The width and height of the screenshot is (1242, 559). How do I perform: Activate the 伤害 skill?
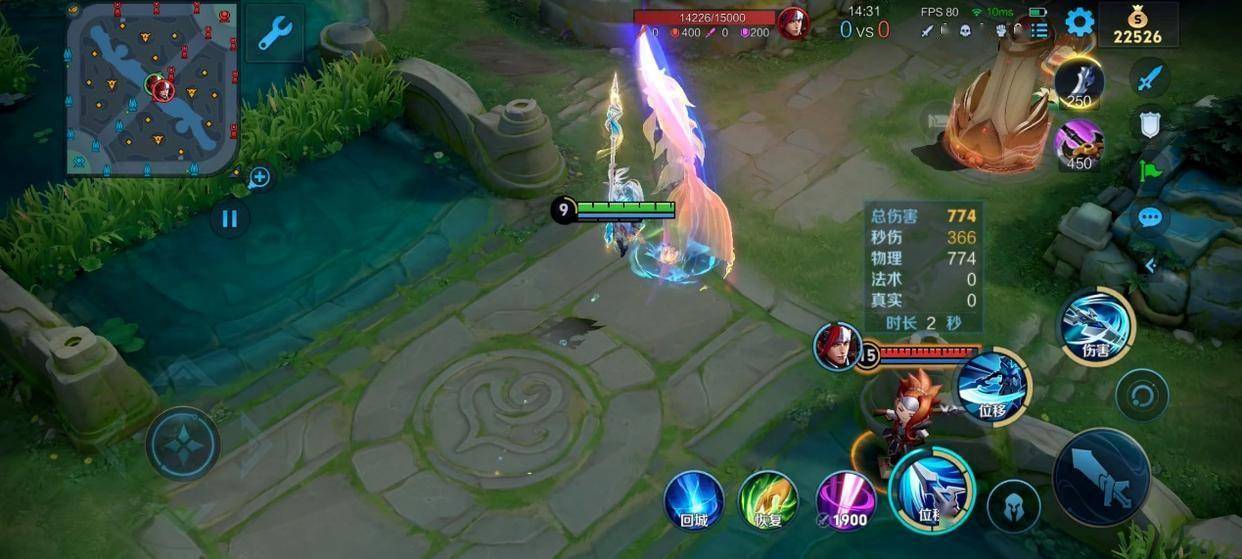pyautogui.click(x=1096, y=325)
